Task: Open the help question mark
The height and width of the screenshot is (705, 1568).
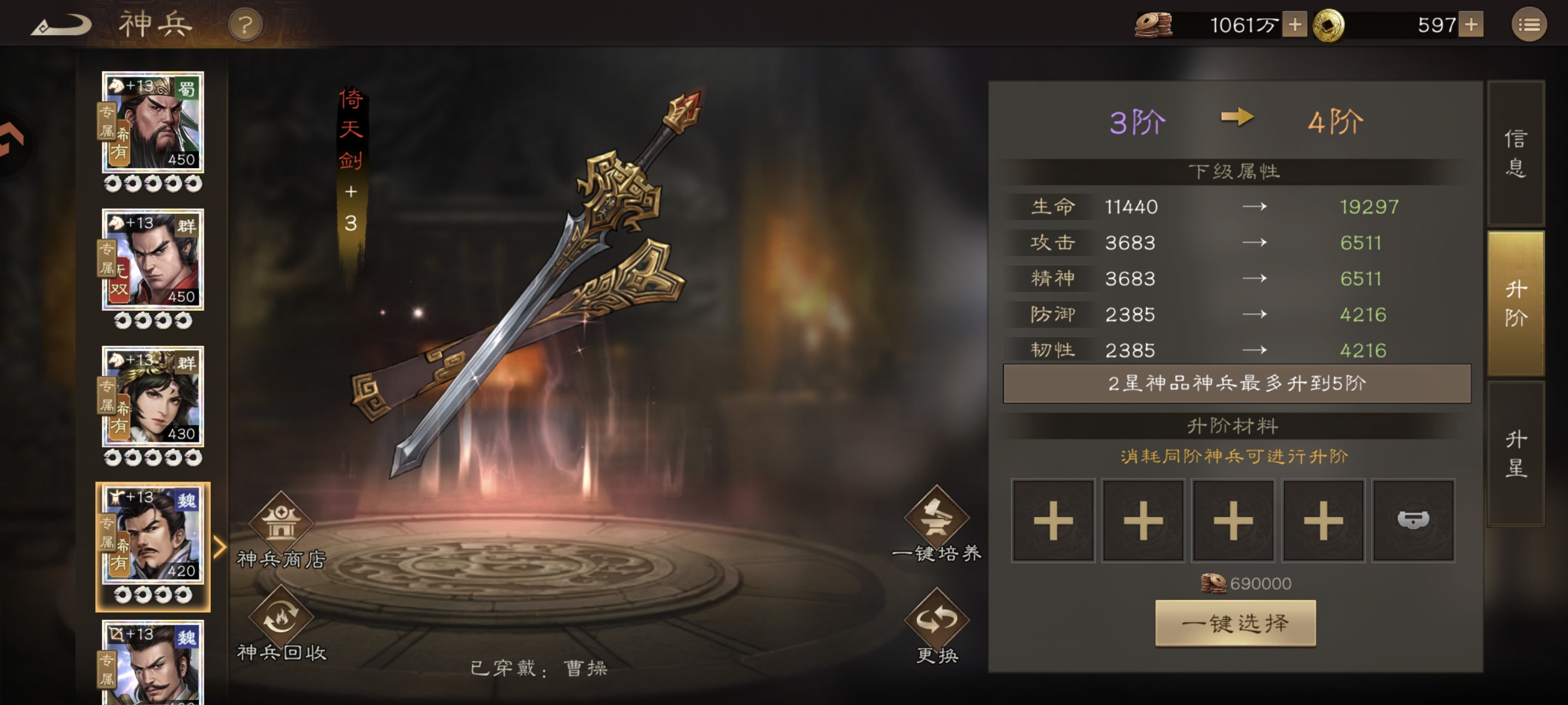Action: click(x=245, y=26)
